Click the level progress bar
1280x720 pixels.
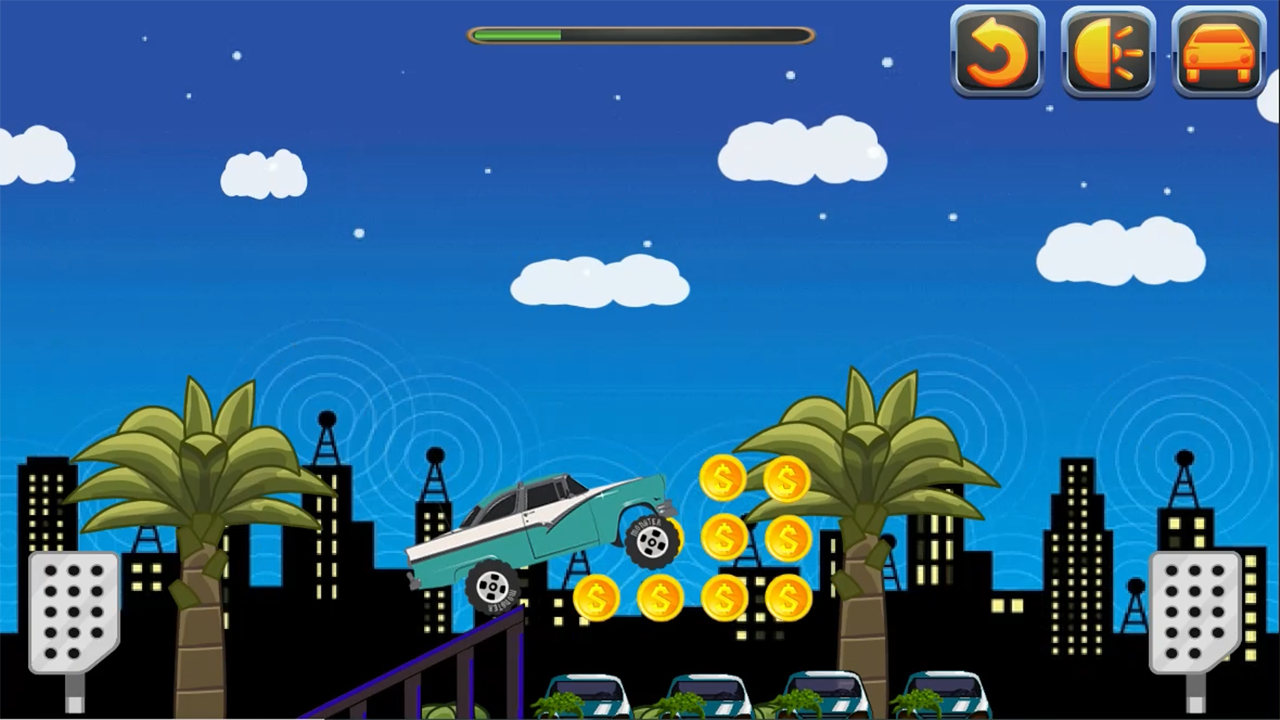tap(640, 35)
